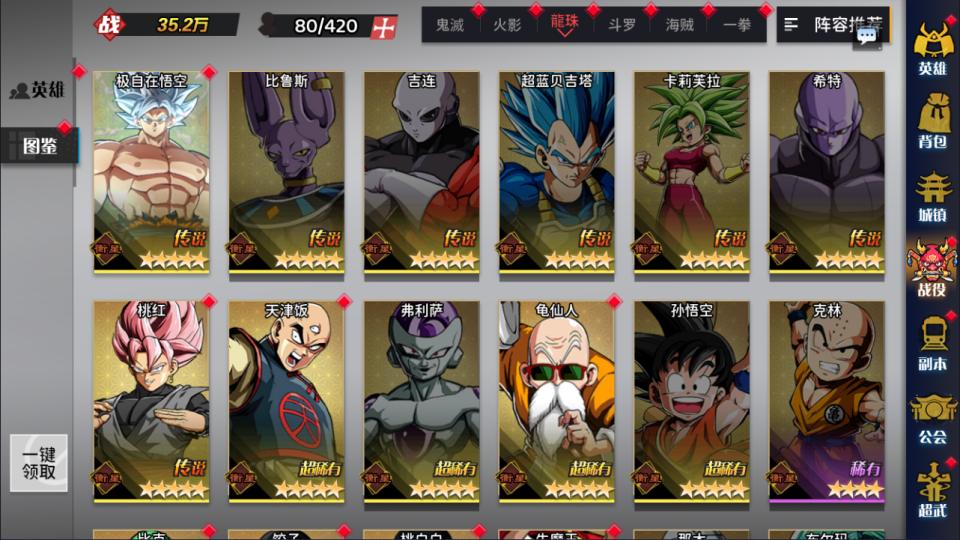
Task: Go to 公会 guild in the sidebar
Action: tap(932, 420)
